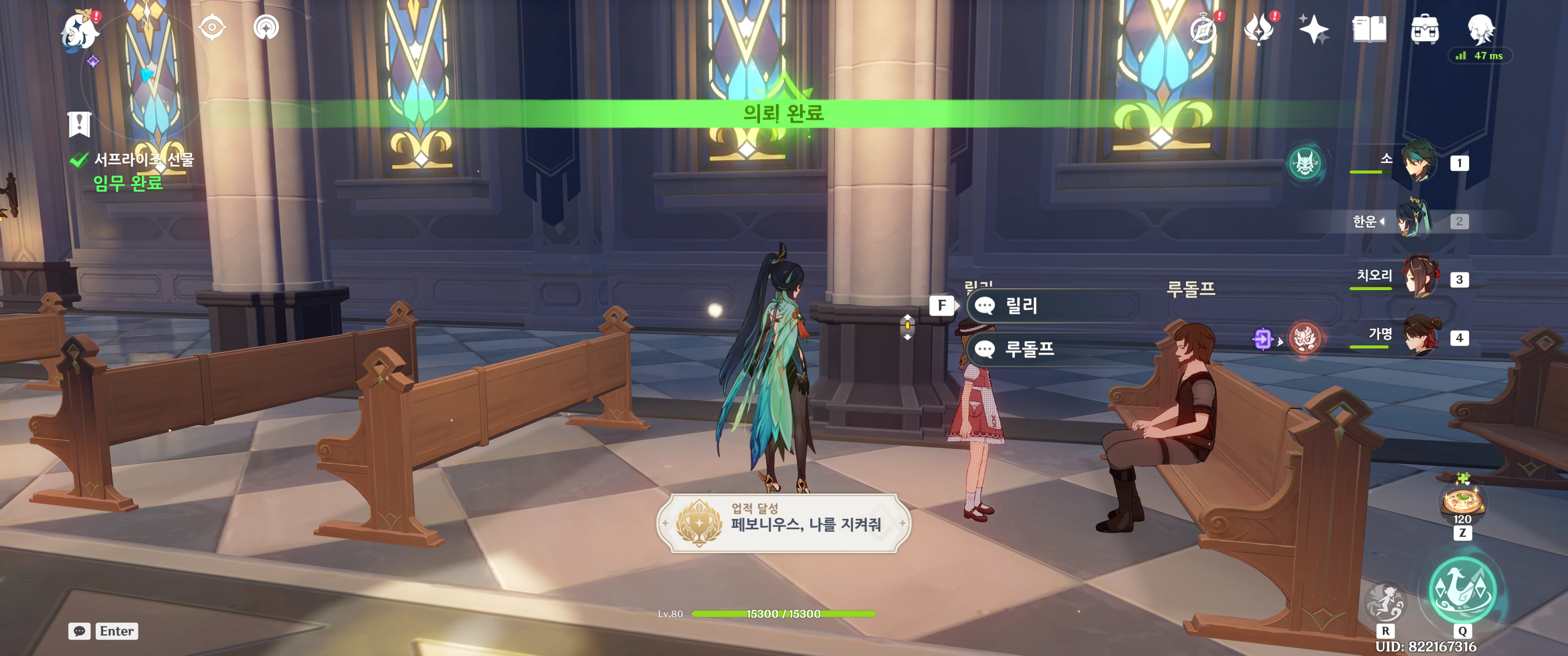Open the adventurer handbook book icon
1568x656 pixels.
pos(1369,29)
